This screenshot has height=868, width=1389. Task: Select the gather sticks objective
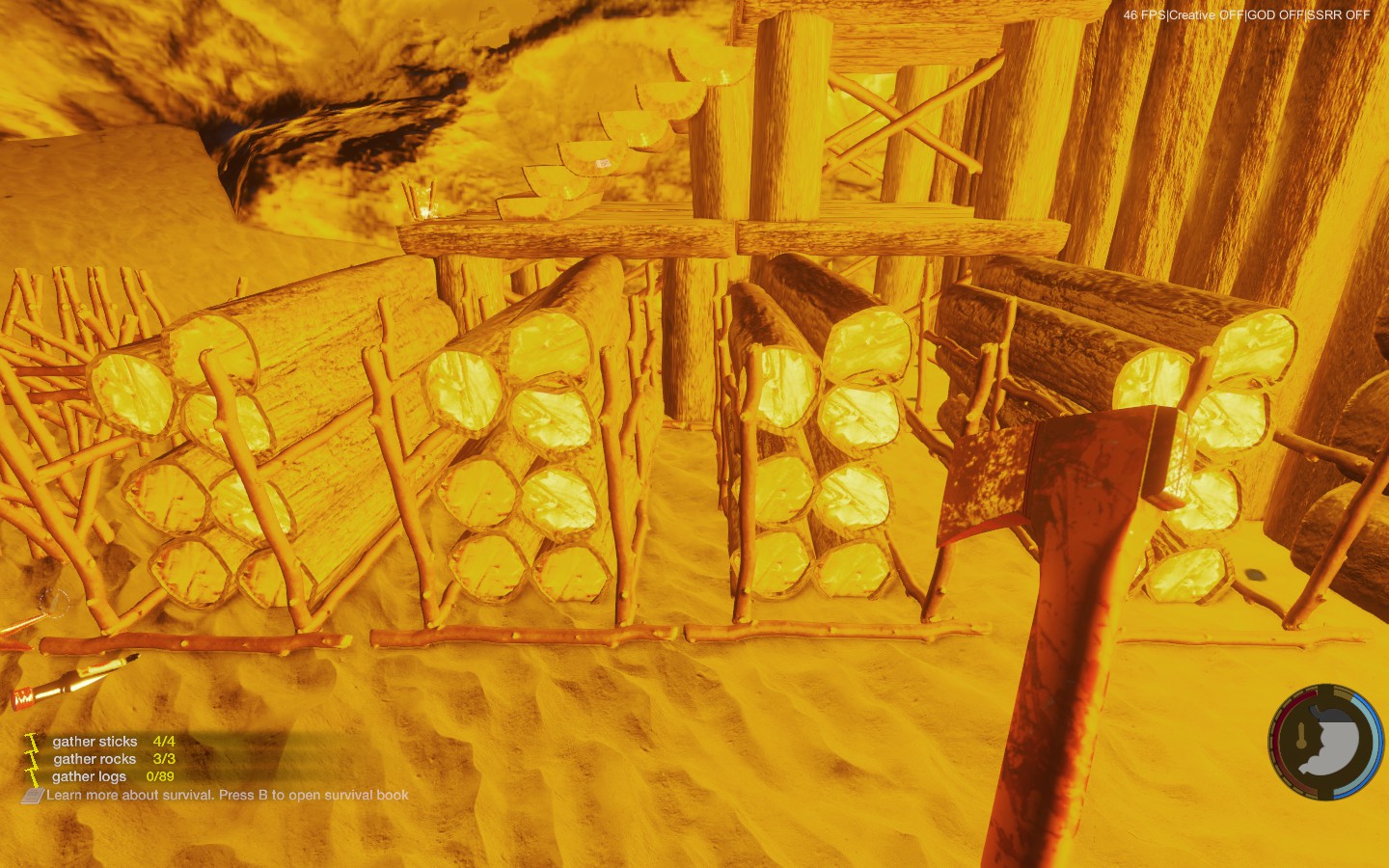(x=95, y=742)
